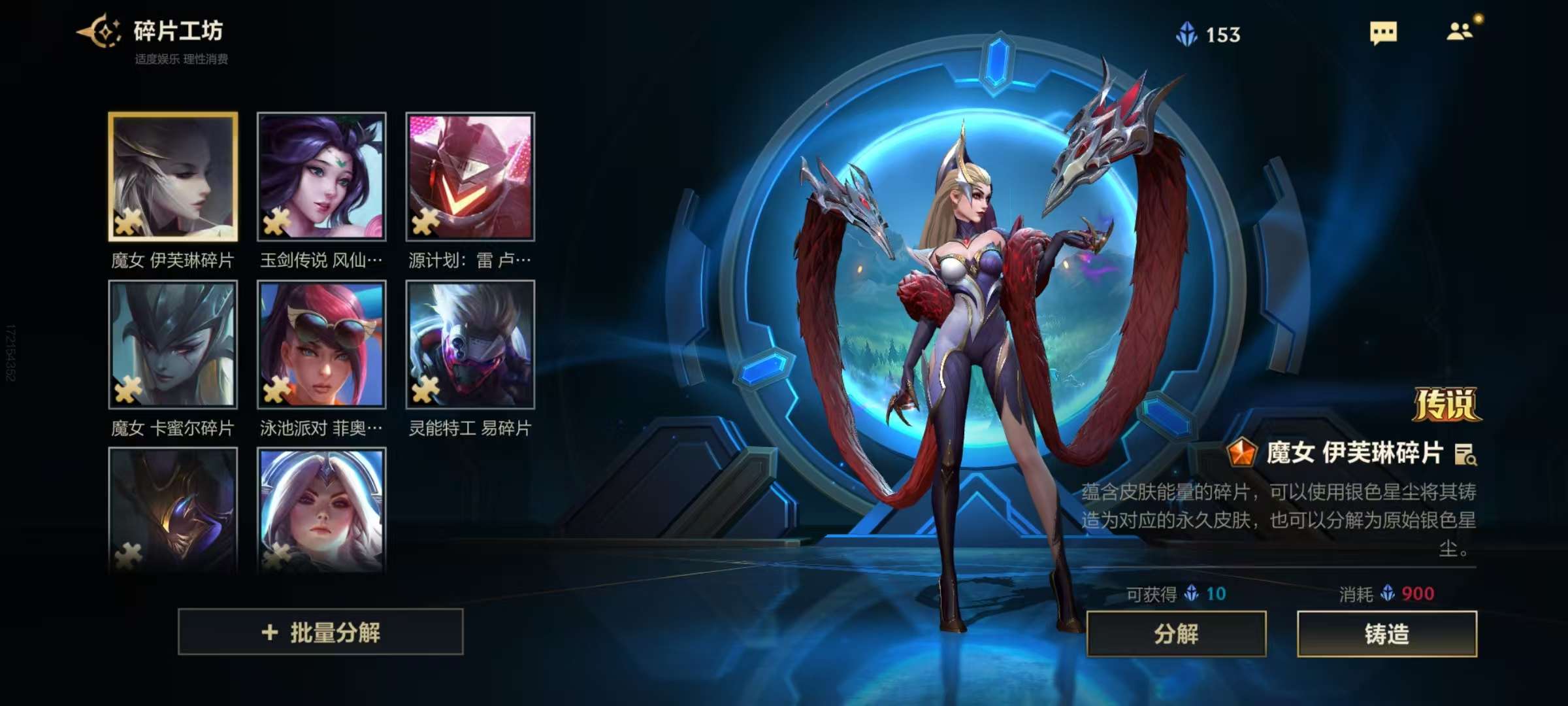
Task: Open 批量分解 batch disenchant
Action: click(x=320, y=632)
